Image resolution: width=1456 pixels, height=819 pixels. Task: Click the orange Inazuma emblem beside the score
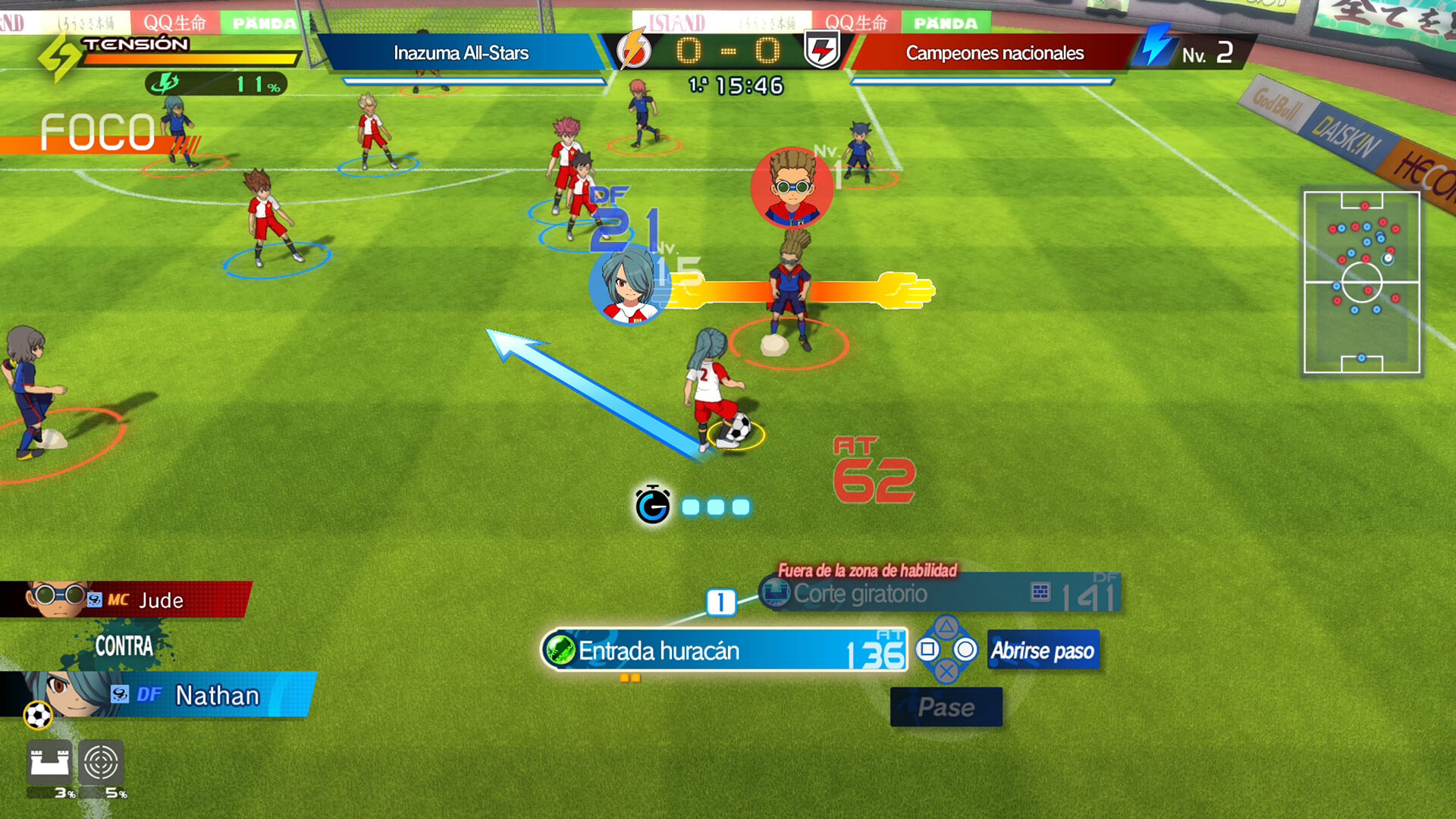click(633, 52)
